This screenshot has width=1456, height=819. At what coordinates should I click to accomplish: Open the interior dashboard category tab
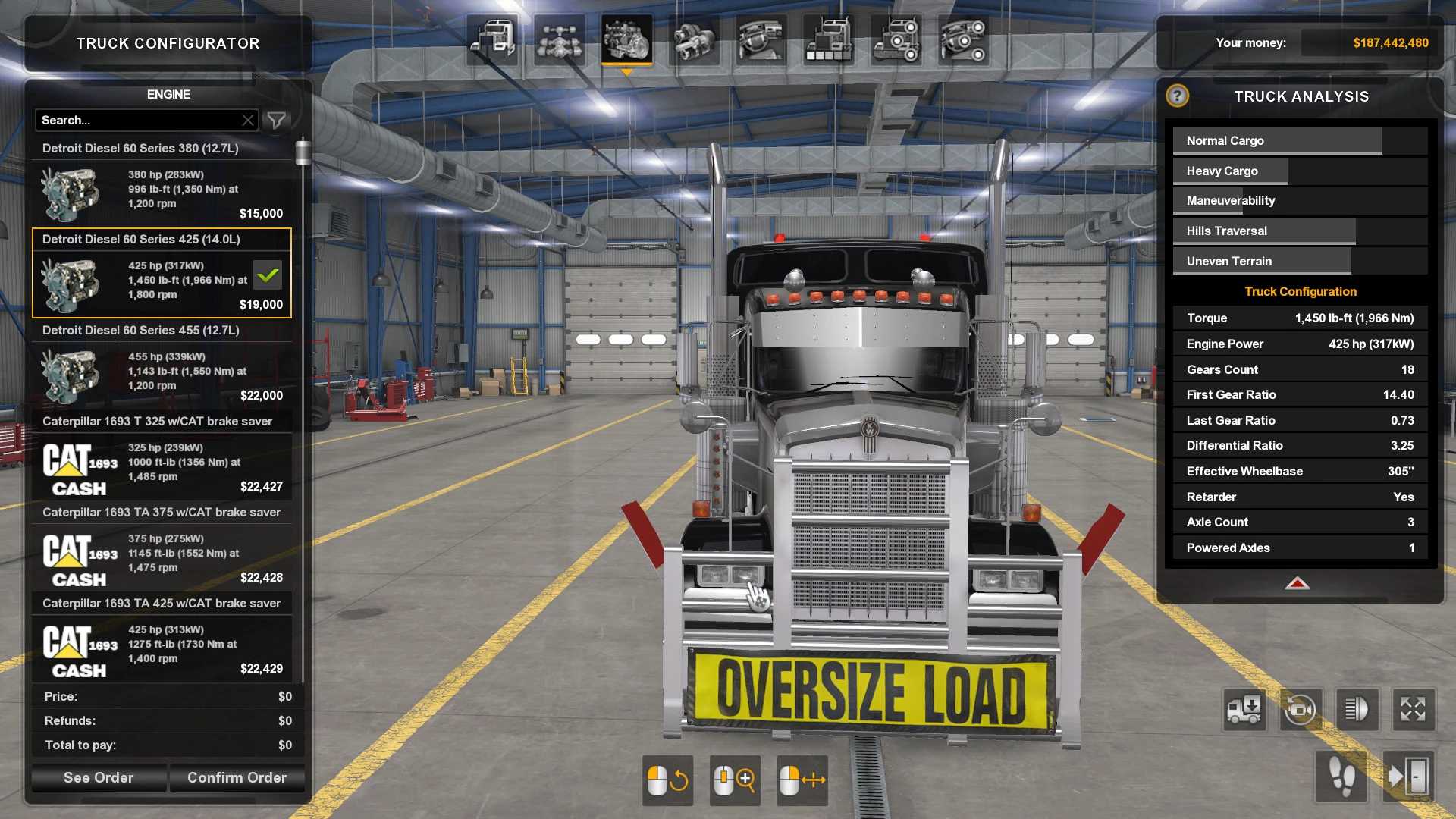pos(761,39)
